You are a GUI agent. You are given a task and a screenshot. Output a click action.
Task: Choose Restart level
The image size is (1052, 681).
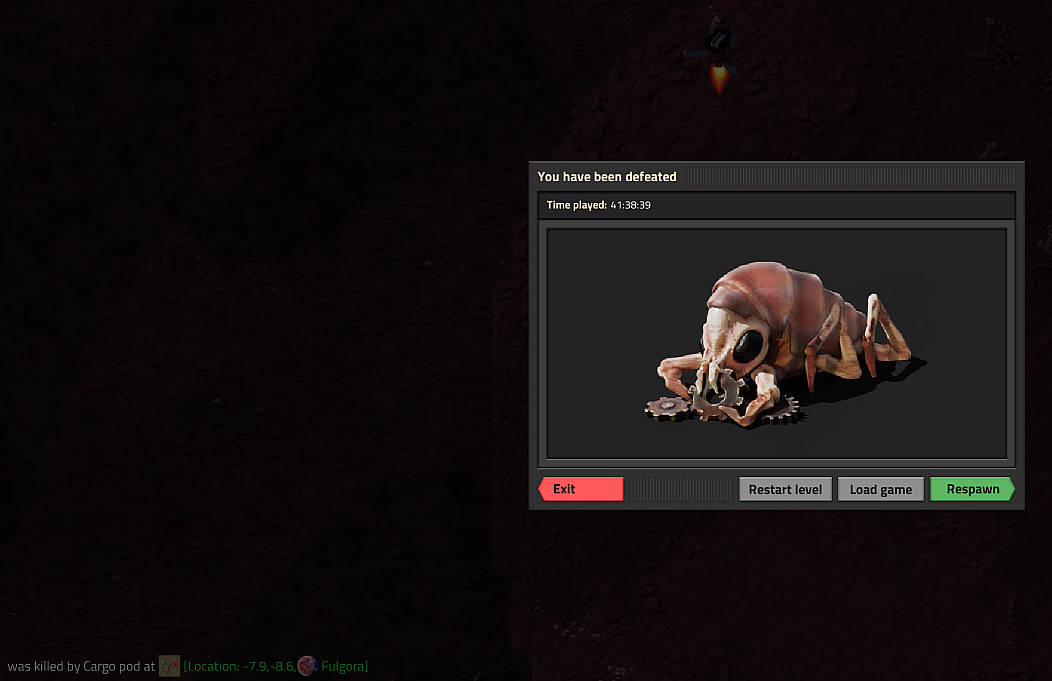(785, 489)
